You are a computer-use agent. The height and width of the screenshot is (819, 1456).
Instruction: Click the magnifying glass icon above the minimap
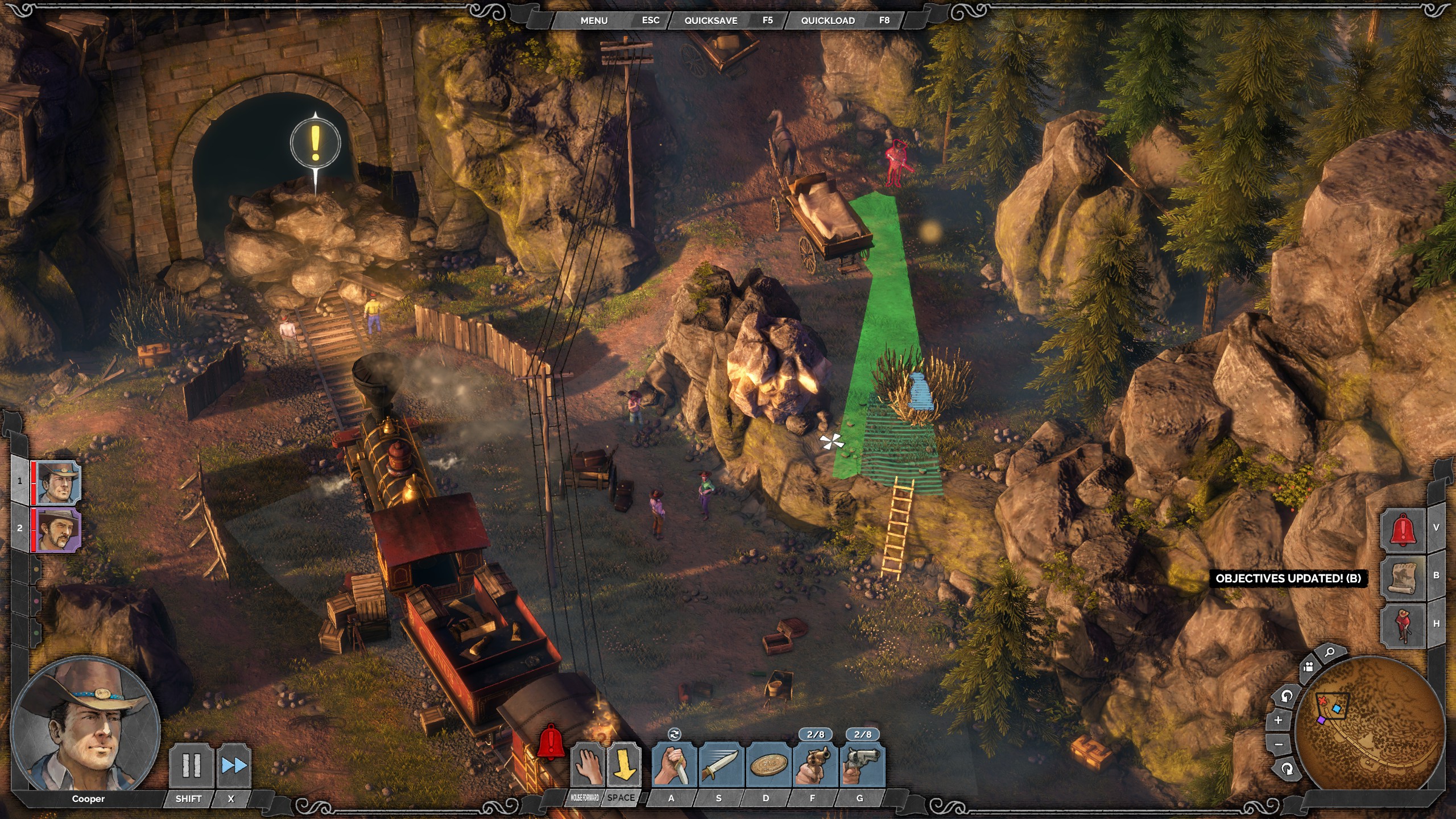pos(1330,652)
